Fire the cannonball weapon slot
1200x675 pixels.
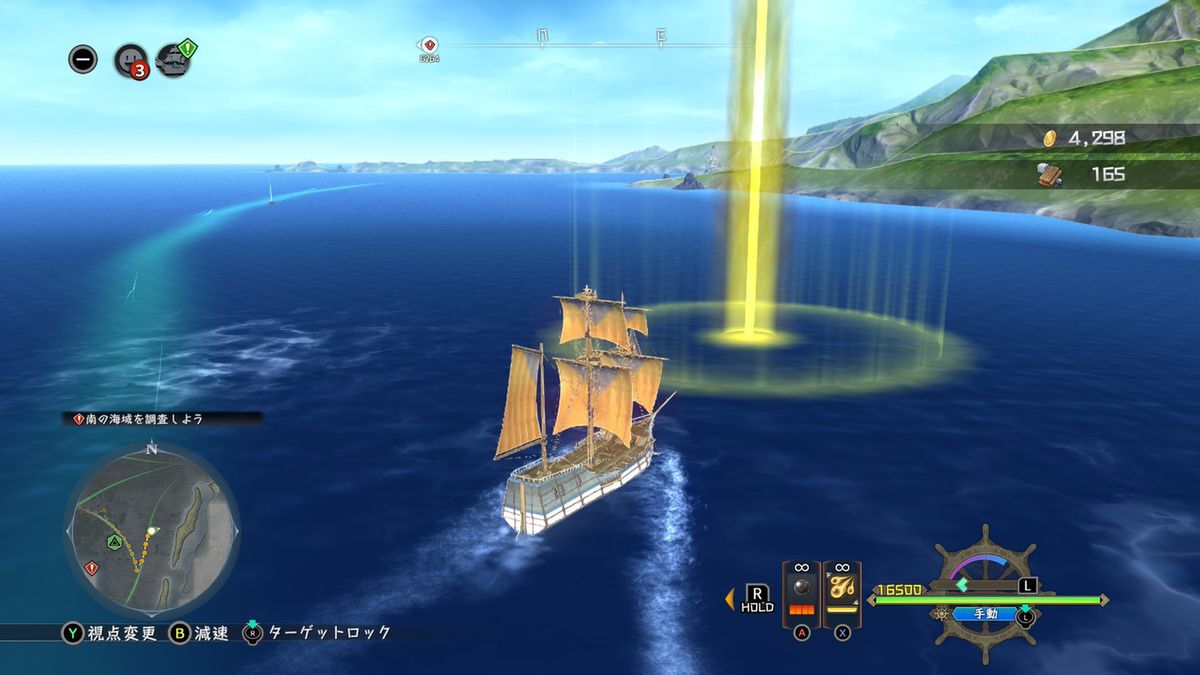pos(801,594)
